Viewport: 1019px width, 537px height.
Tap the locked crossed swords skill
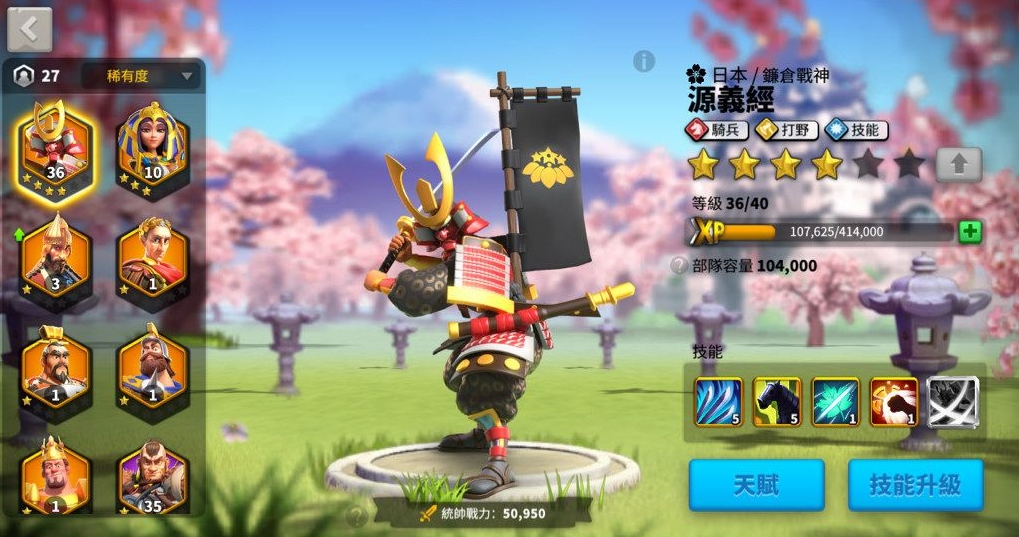[952, 402]
